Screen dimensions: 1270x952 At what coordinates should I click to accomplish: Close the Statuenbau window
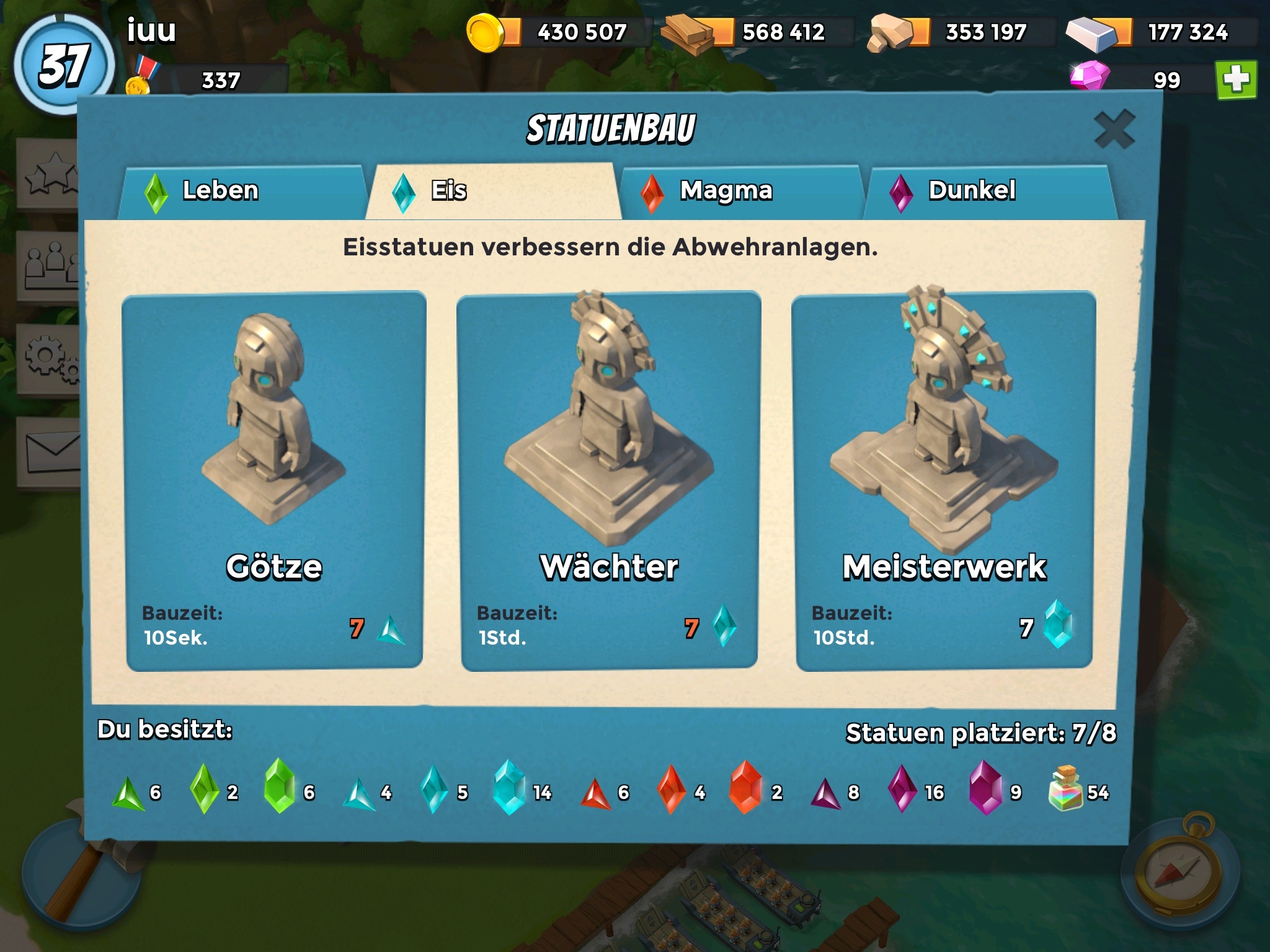point(1114,130)
